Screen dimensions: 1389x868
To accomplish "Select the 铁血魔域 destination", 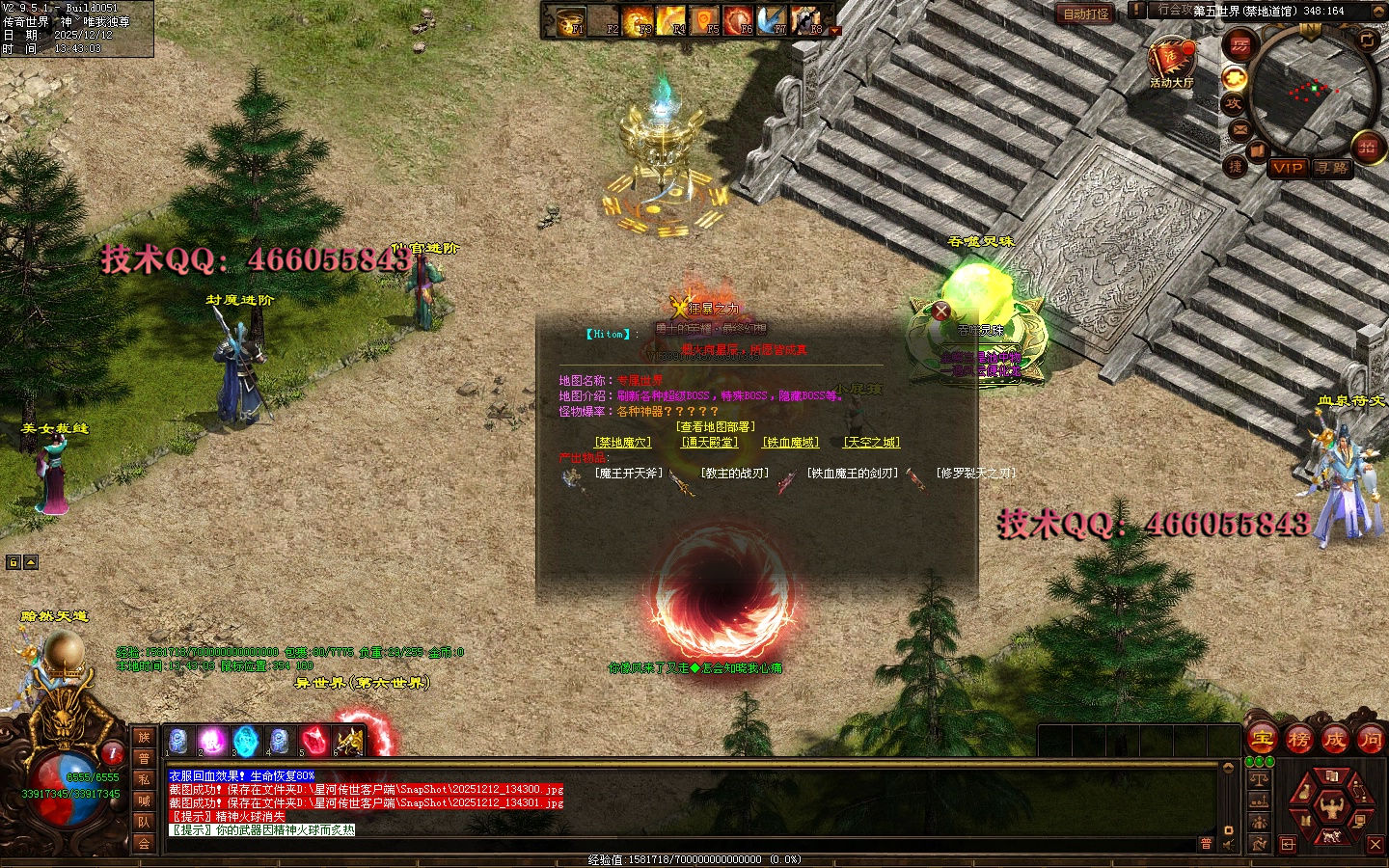I will coord(790,443).
